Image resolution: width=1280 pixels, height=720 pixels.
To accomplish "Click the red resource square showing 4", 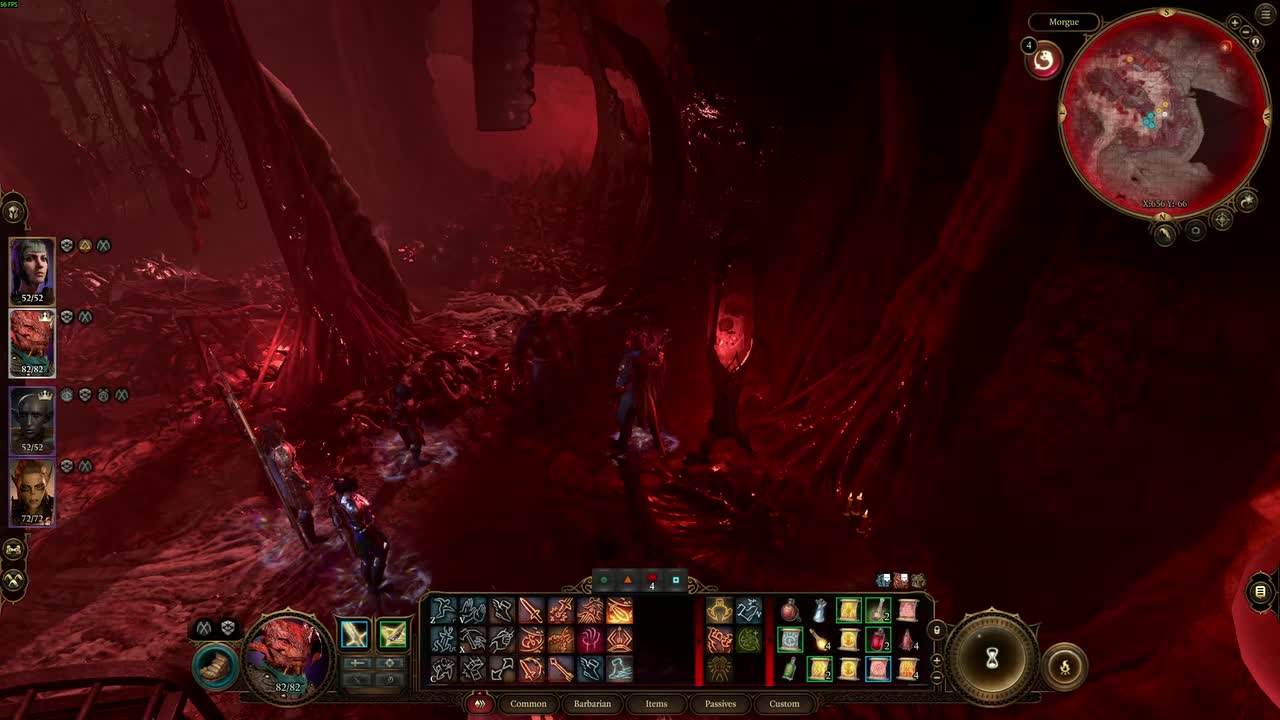I will coord(650,580).
